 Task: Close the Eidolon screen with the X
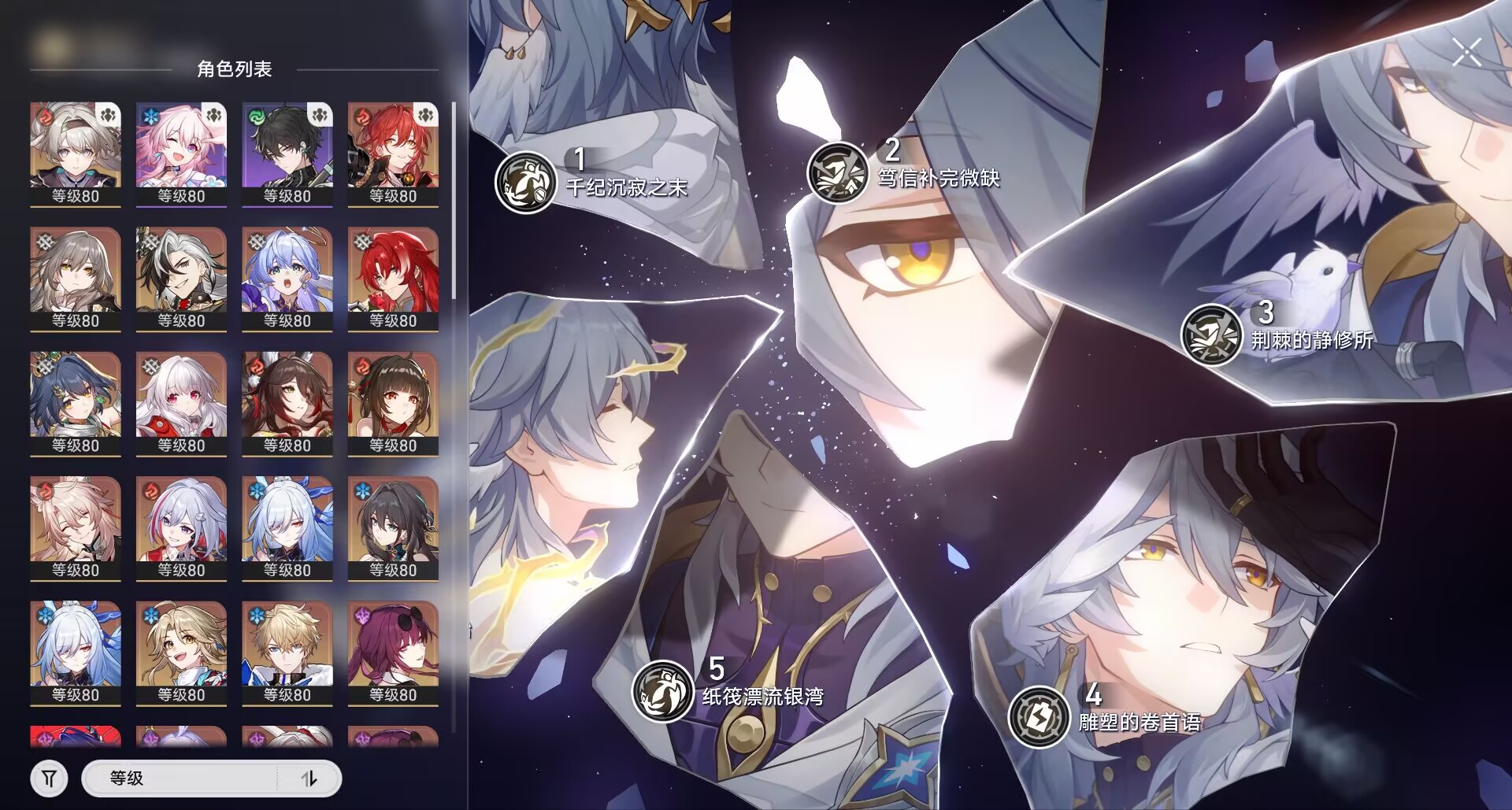(x=1467, y=53)
